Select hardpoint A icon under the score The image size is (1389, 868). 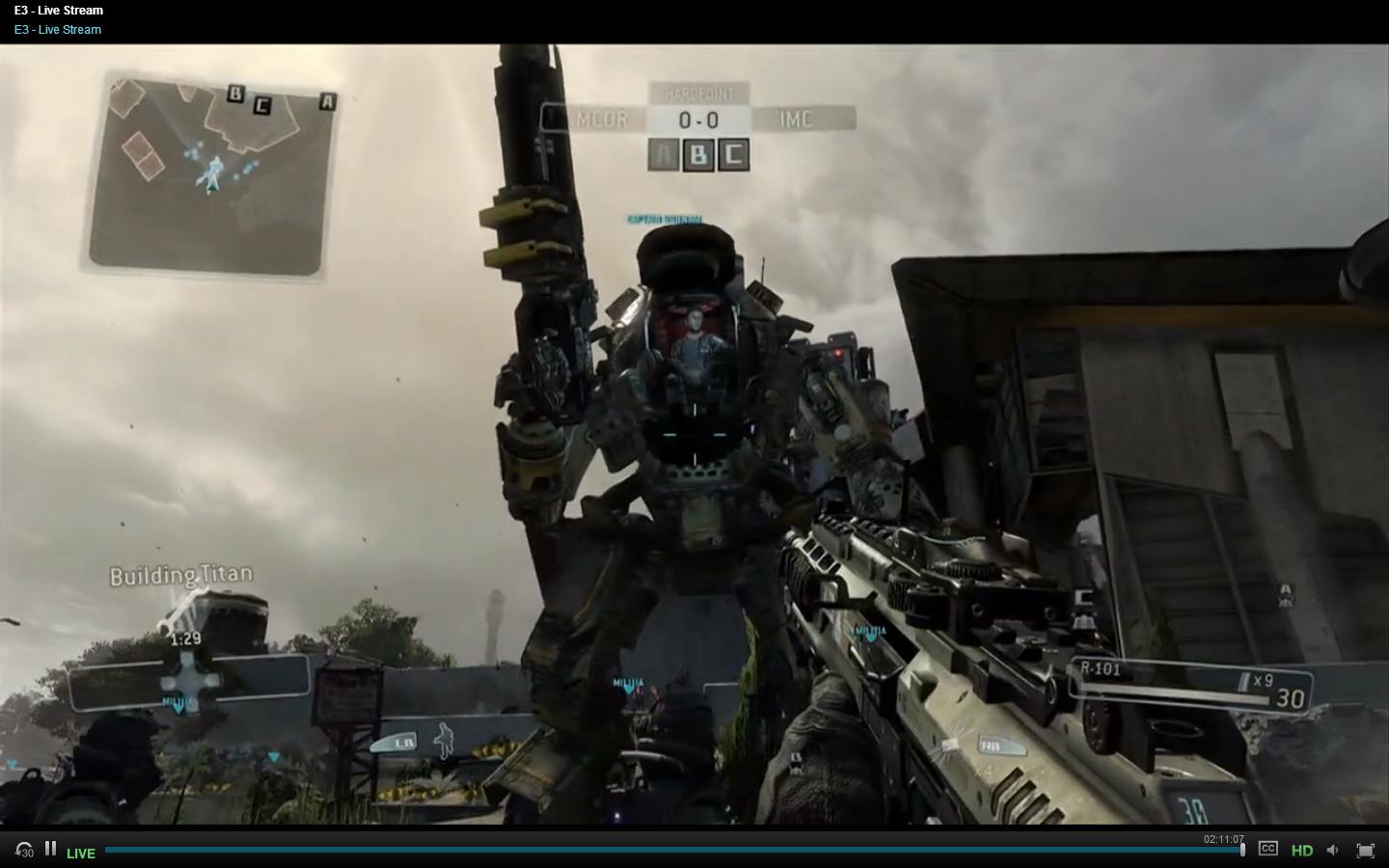664,154
